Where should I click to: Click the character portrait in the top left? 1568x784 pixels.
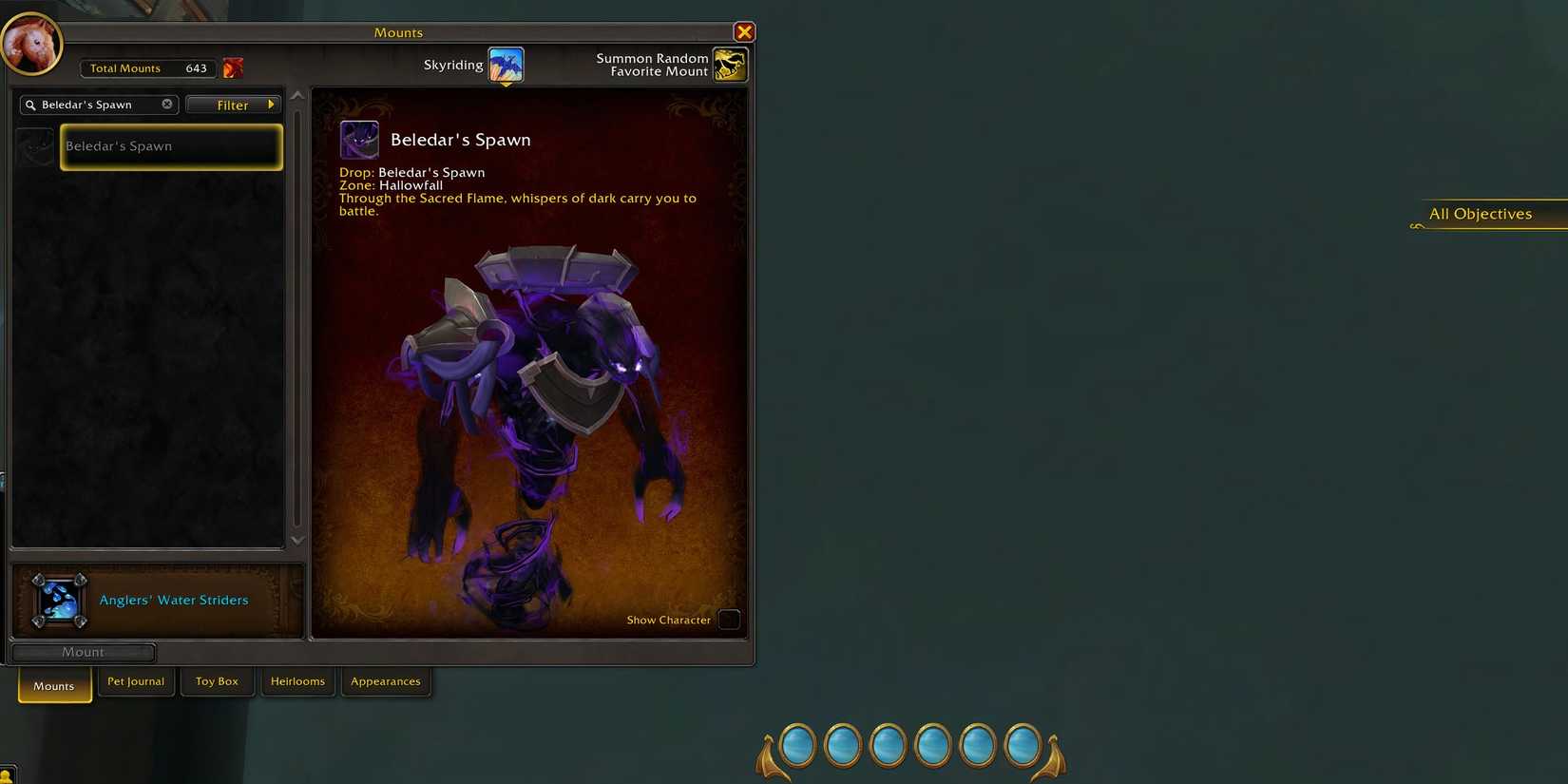(x=31, y=43)
